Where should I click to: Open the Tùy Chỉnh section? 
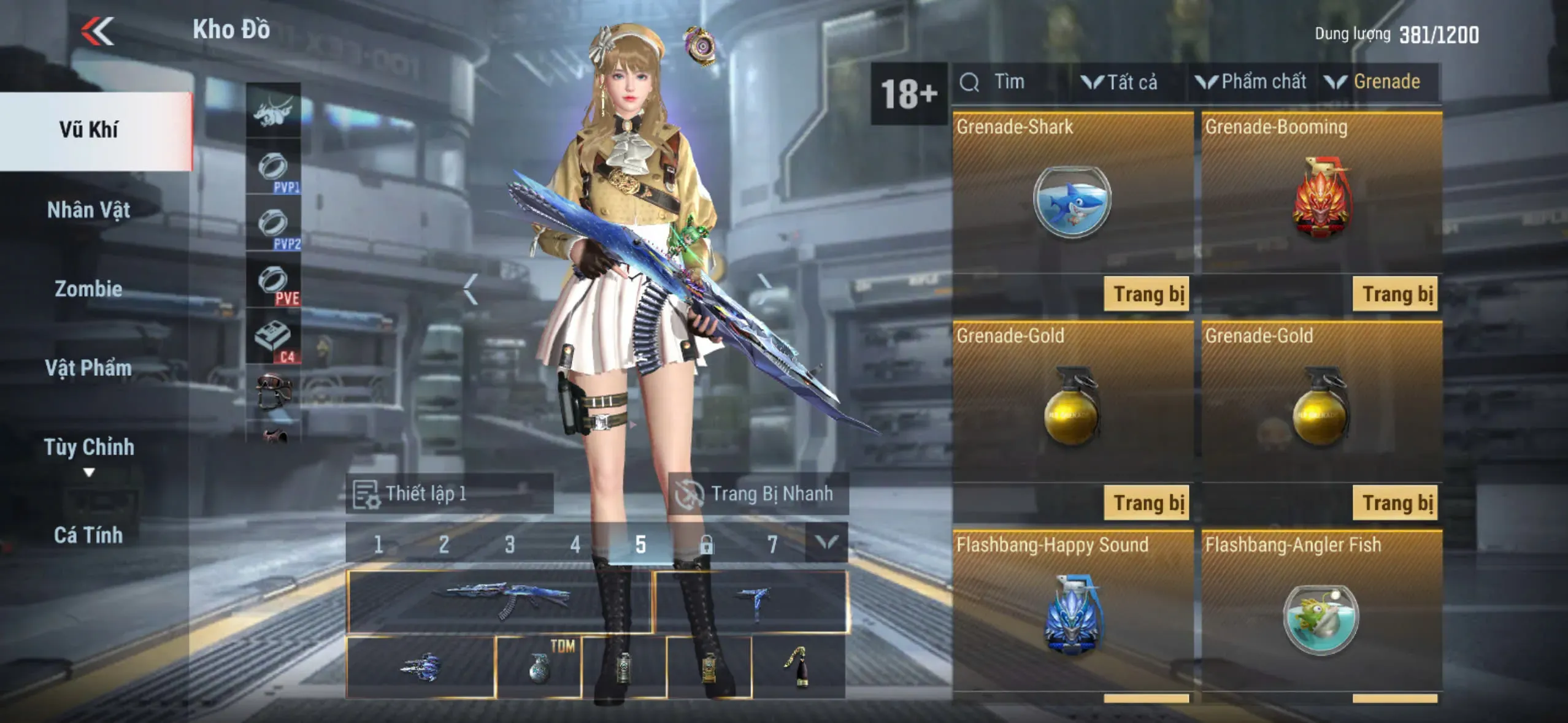(89, 448)
